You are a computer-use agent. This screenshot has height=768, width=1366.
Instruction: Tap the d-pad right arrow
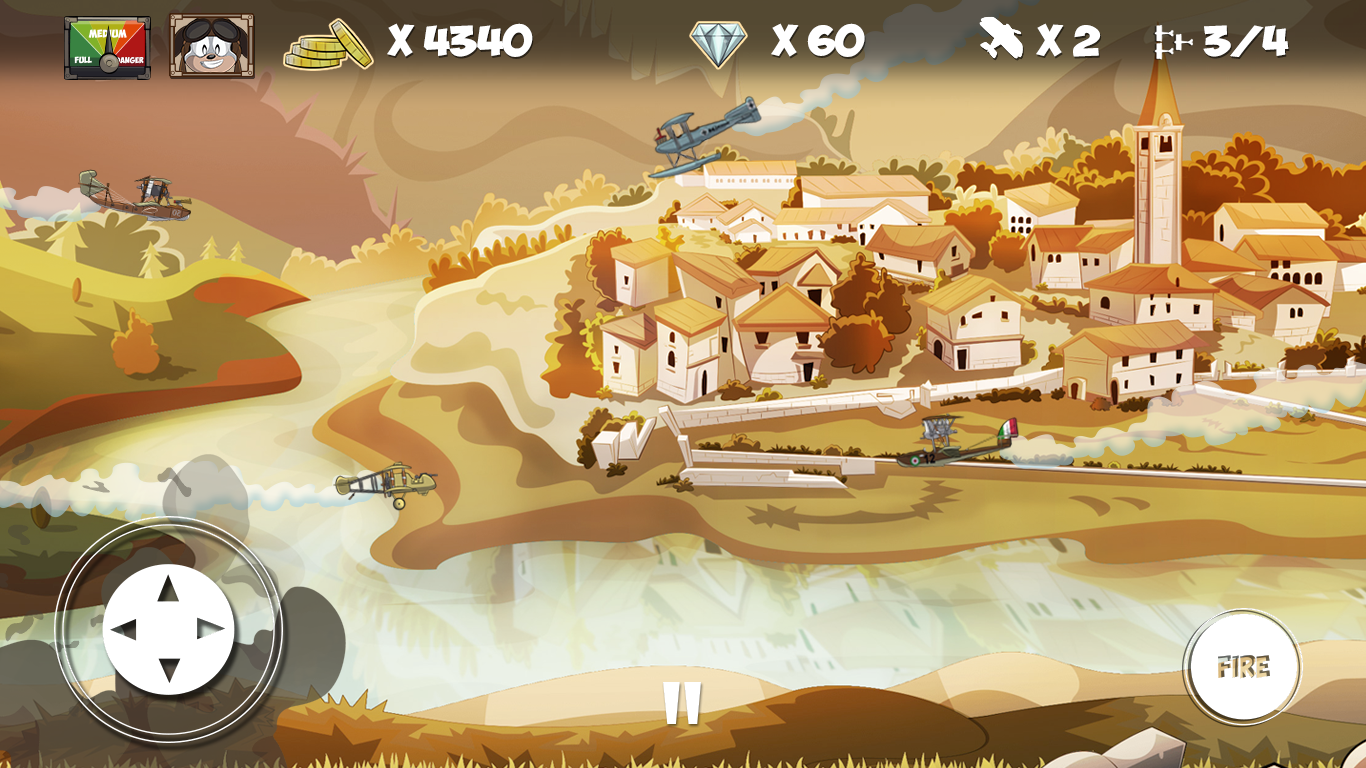211,630
